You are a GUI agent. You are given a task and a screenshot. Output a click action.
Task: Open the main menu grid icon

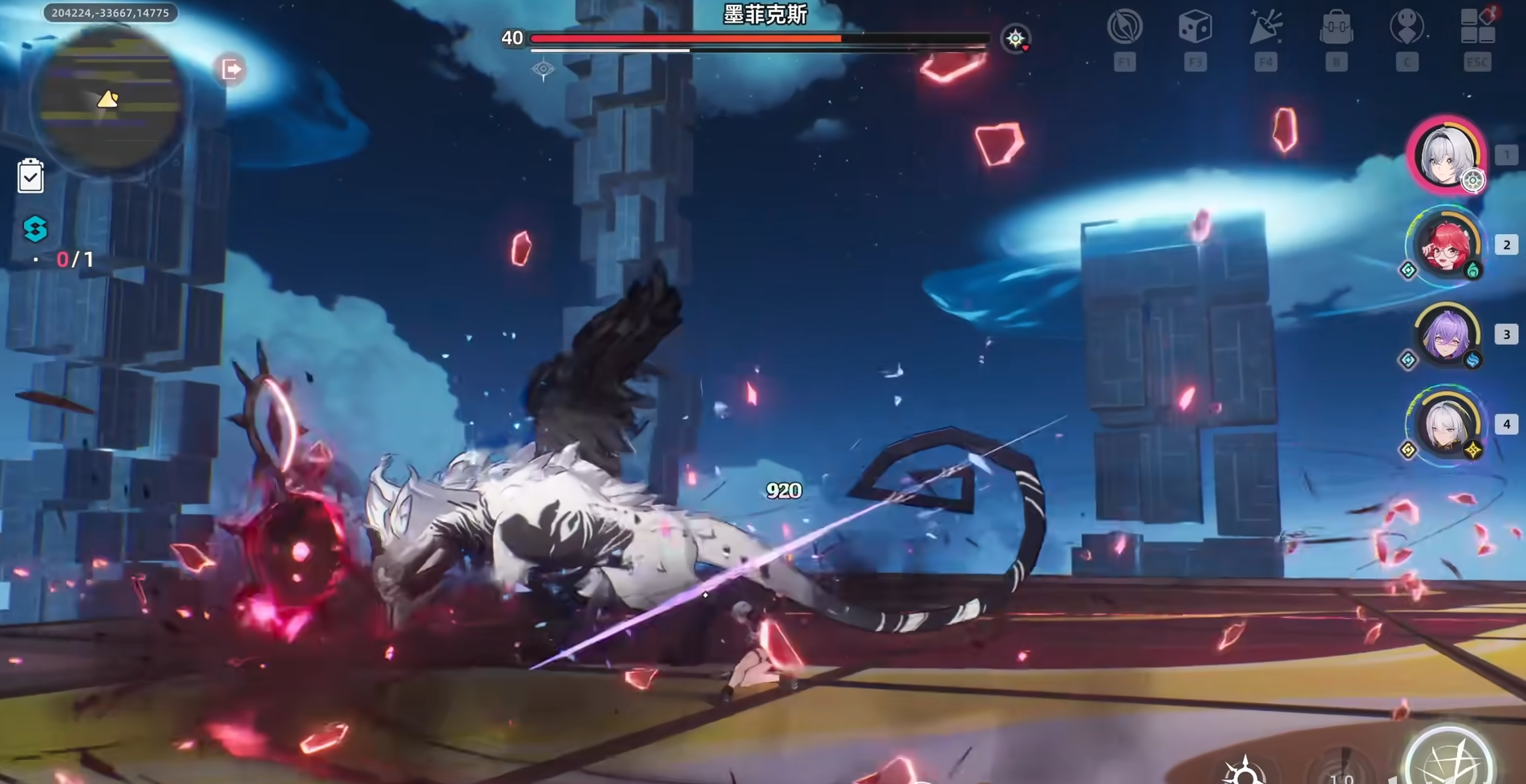tap(1477, 26)
